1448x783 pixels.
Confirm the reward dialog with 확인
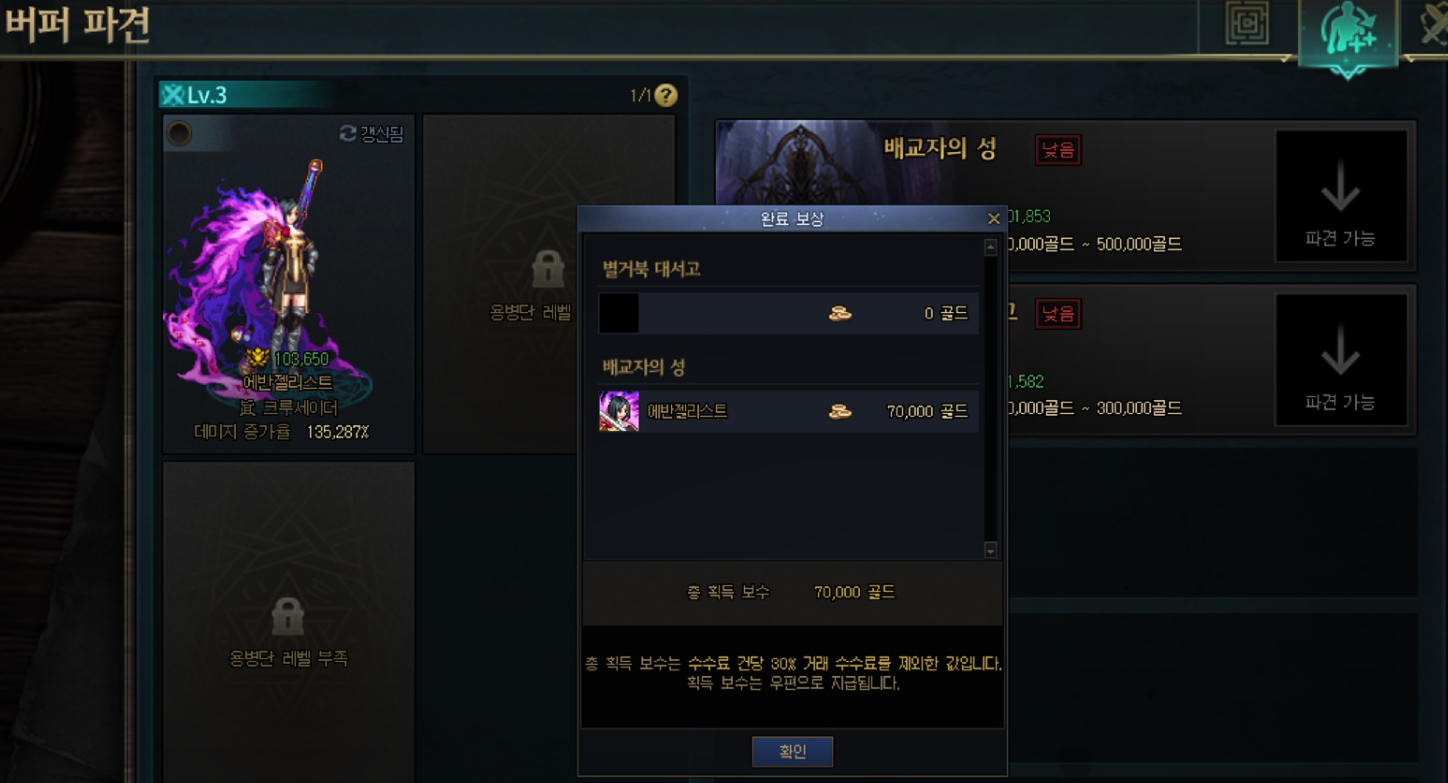[792, 752]
